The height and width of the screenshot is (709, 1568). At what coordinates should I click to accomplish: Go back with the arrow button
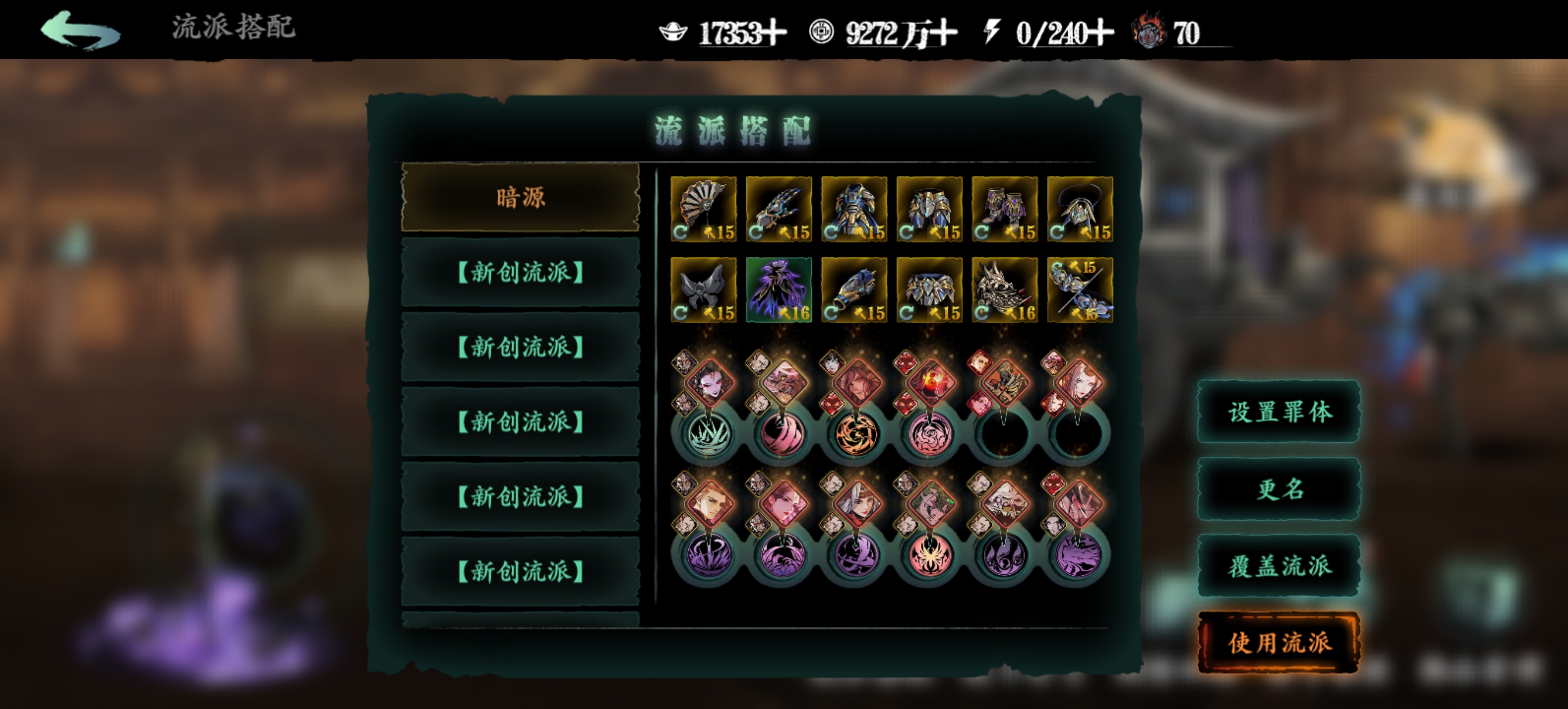80,29
